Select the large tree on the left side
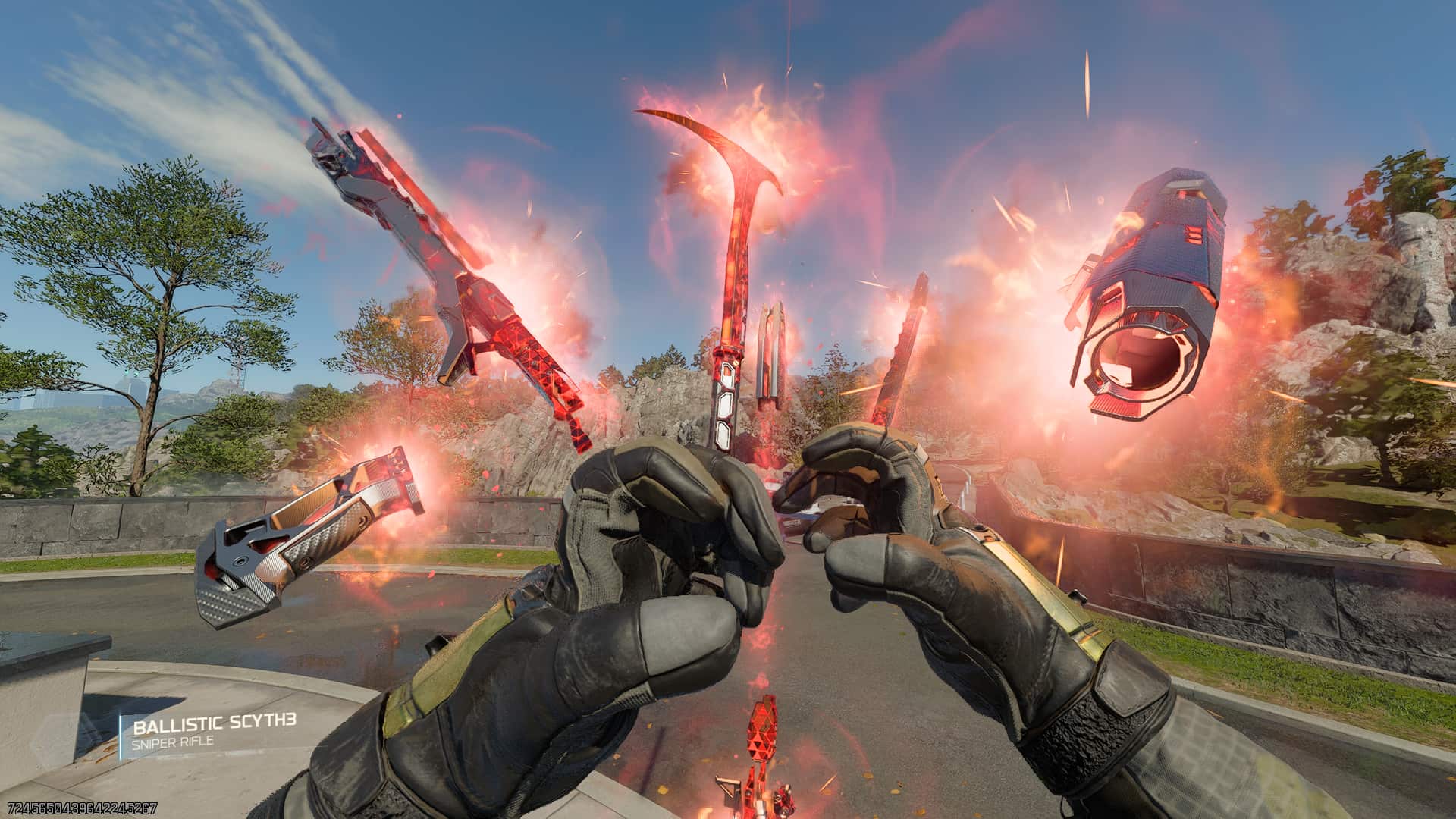 [x=152, y=265]
